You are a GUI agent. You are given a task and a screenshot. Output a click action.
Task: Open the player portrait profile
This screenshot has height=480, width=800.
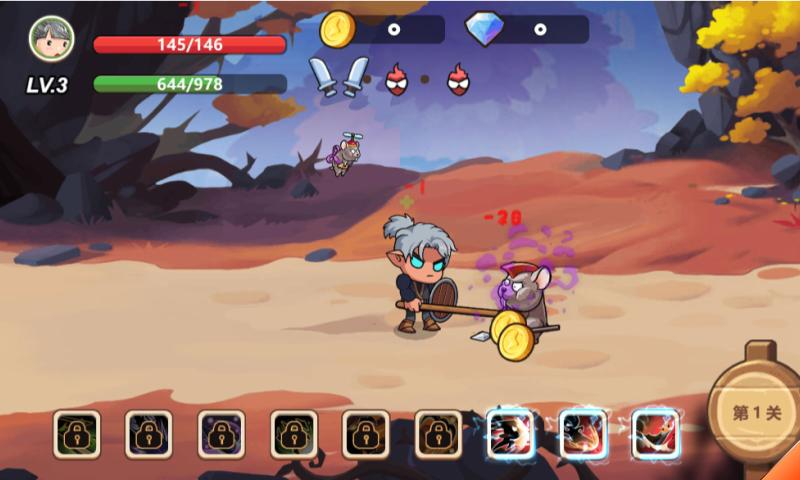click(x=51, y=39)
